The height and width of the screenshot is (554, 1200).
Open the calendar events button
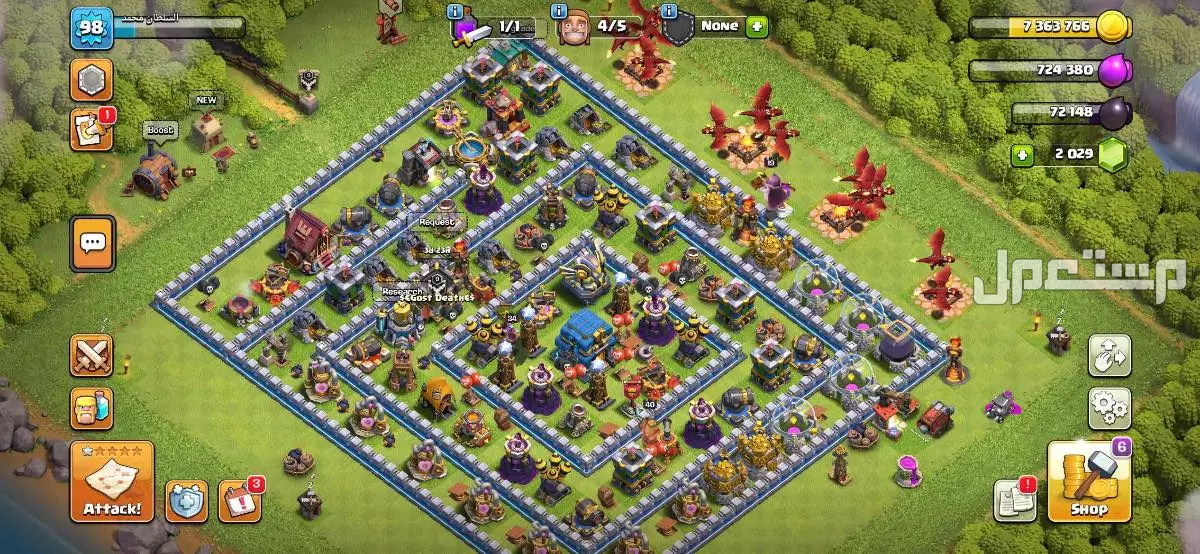[x=239, y=500]
